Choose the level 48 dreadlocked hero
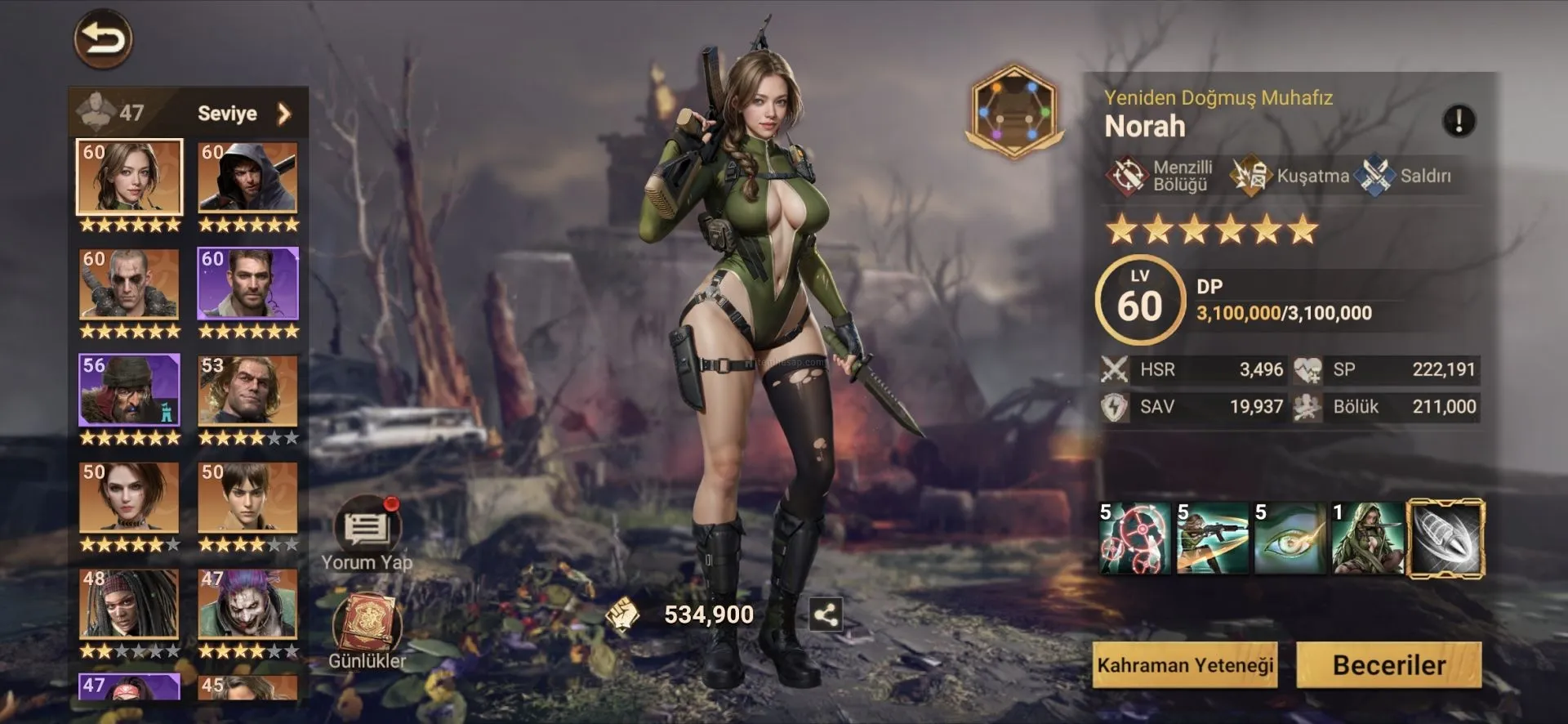The image size is (1568, 724). 129,603
